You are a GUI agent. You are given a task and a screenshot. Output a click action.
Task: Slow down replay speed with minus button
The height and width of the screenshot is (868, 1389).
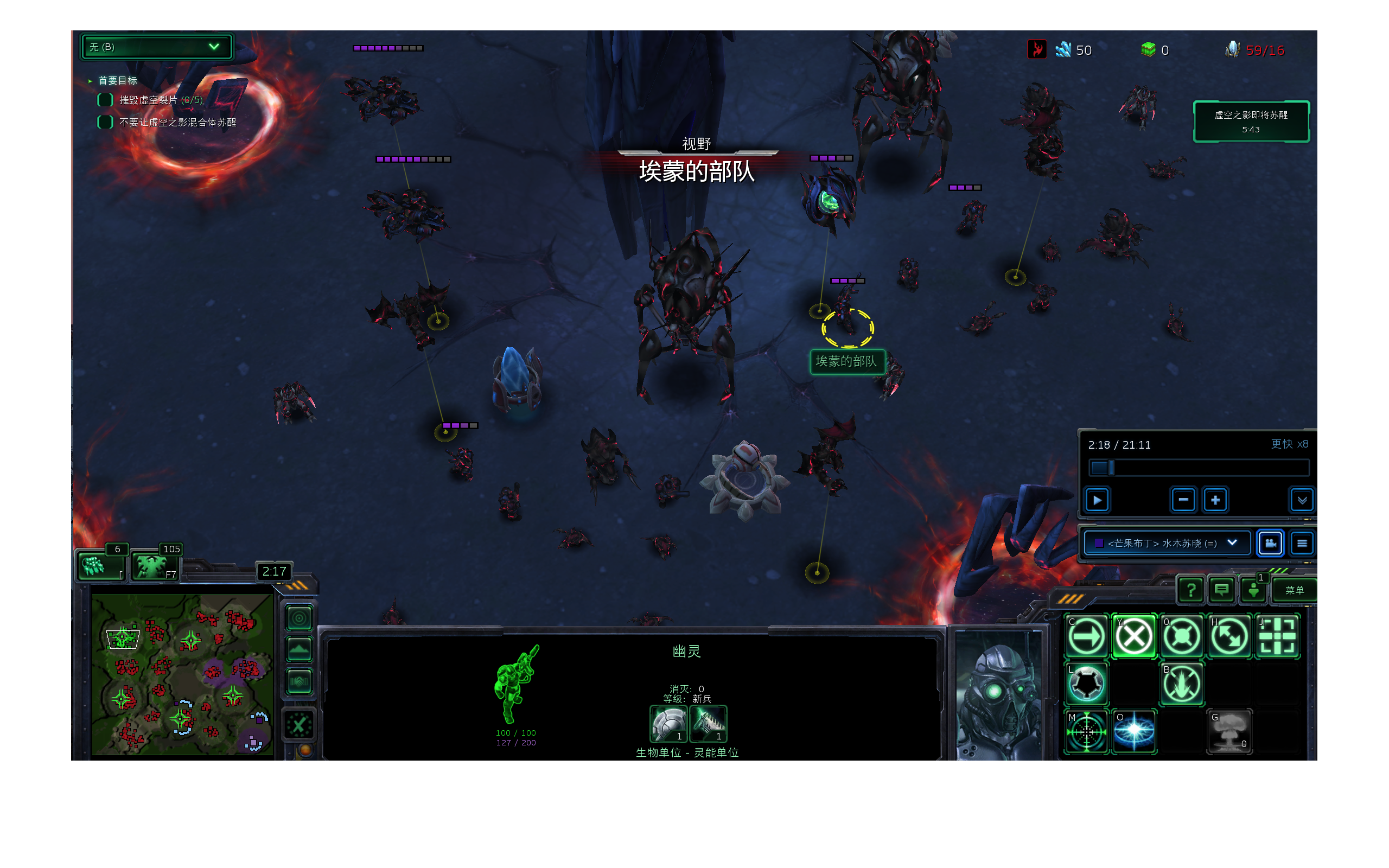pos(1183,500)
